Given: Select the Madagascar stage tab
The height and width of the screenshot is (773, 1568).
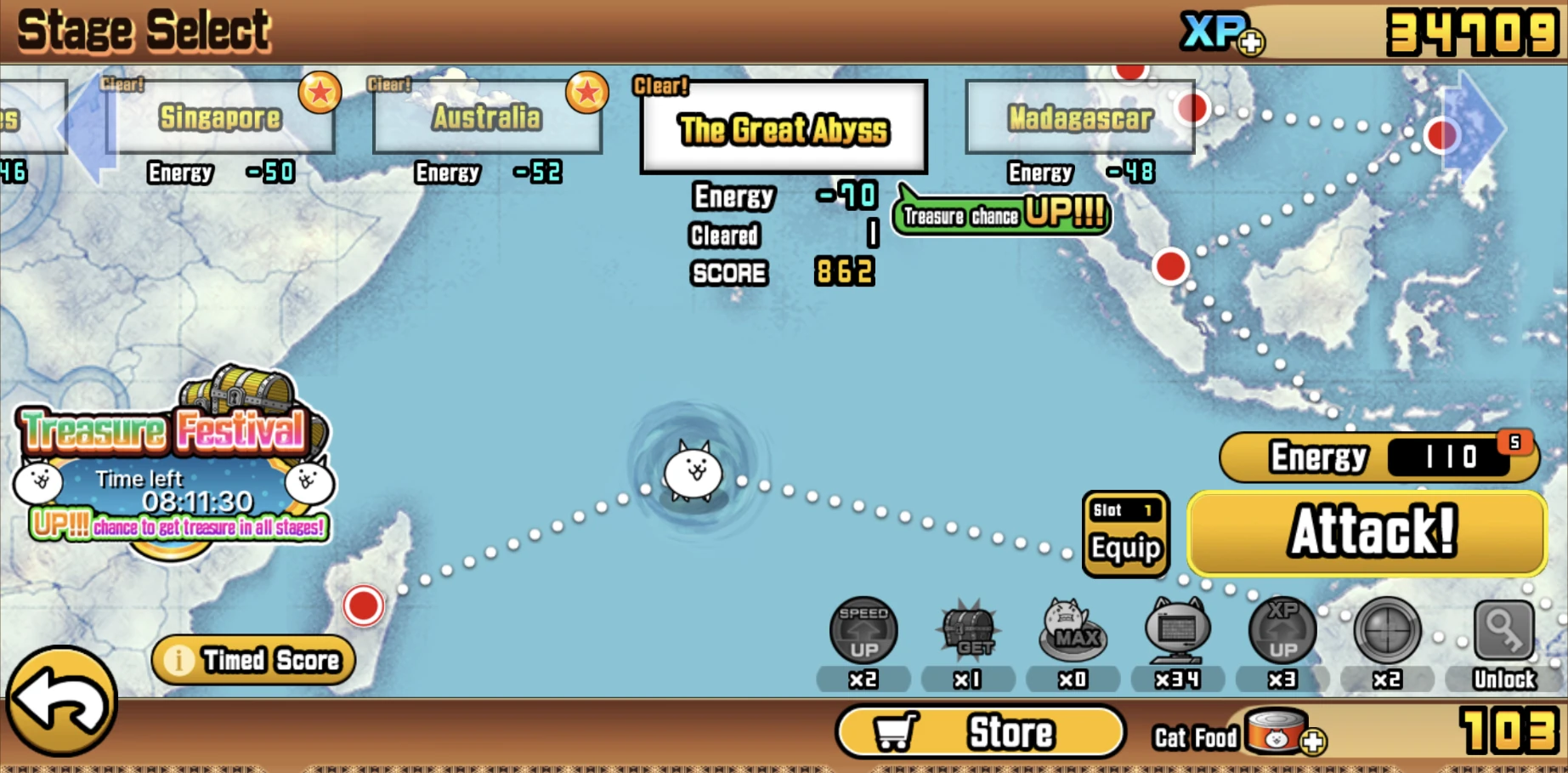Looking at the screenshot, I should click(x=1079, y=118).
